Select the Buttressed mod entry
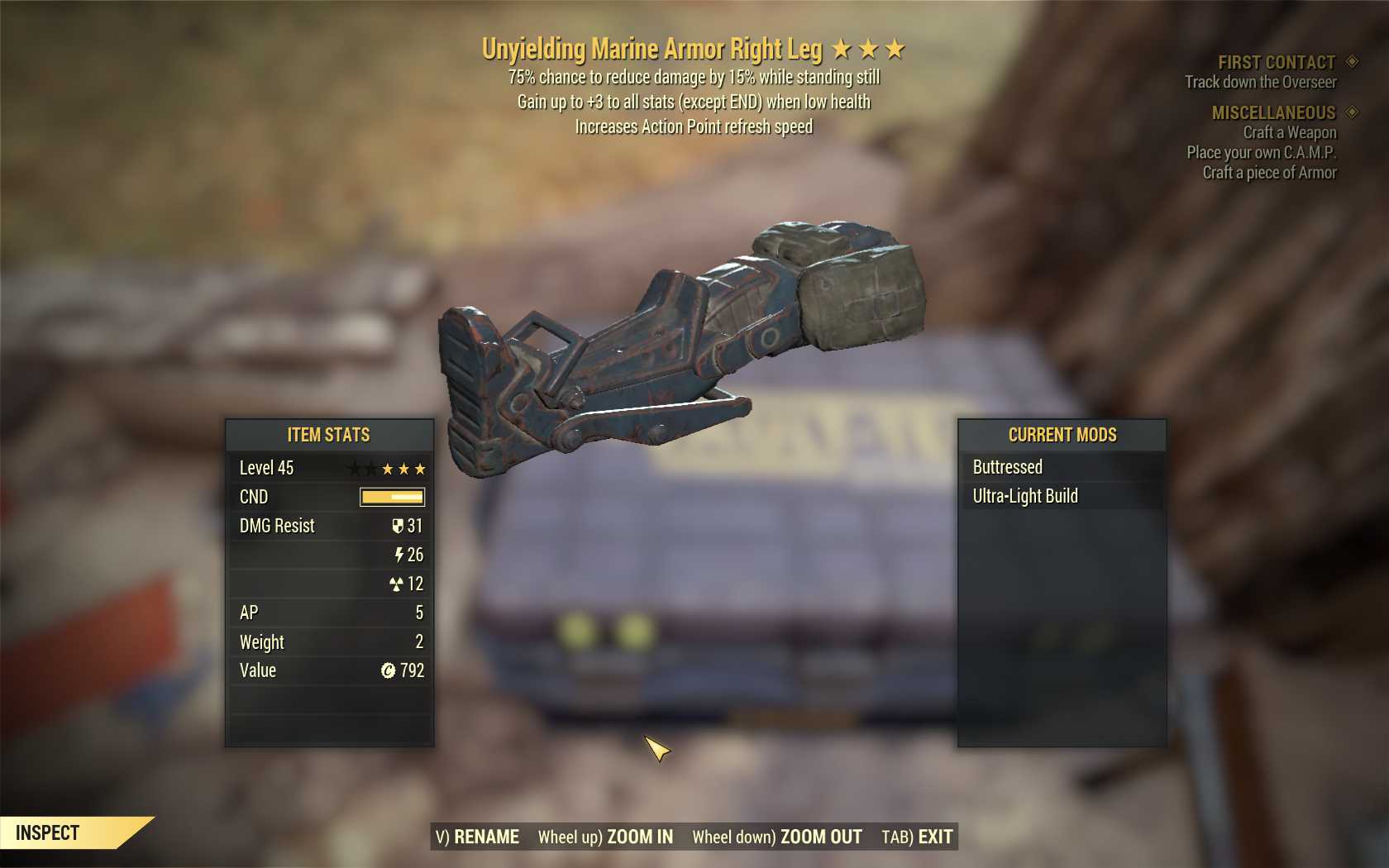Image resolution: width=1389 pixels, height=868 pixels. tap(1007, 467)
